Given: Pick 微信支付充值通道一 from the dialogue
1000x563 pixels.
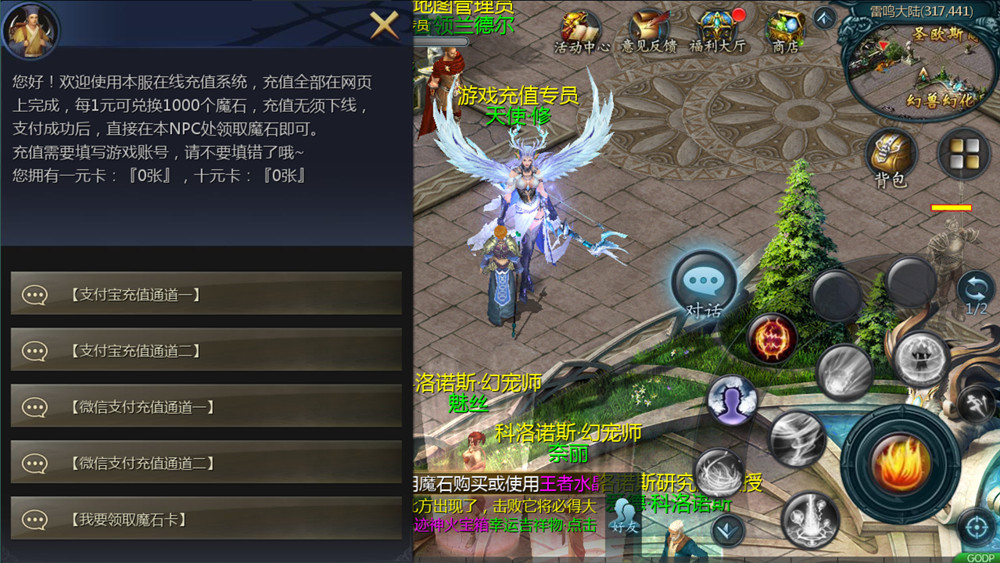Looking at the screenshot, I should [x=206, y=407].
